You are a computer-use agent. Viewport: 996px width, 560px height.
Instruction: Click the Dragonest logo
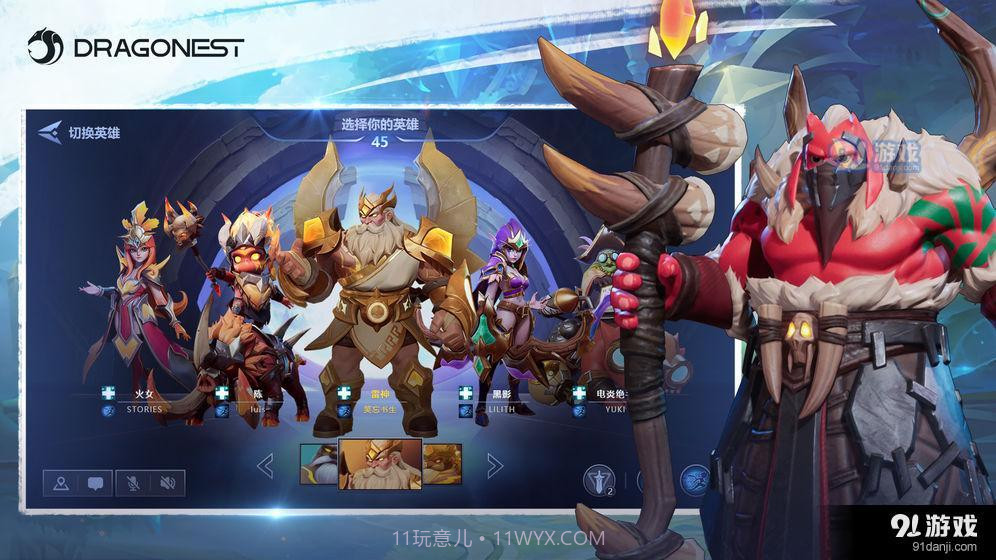point(135,46)
